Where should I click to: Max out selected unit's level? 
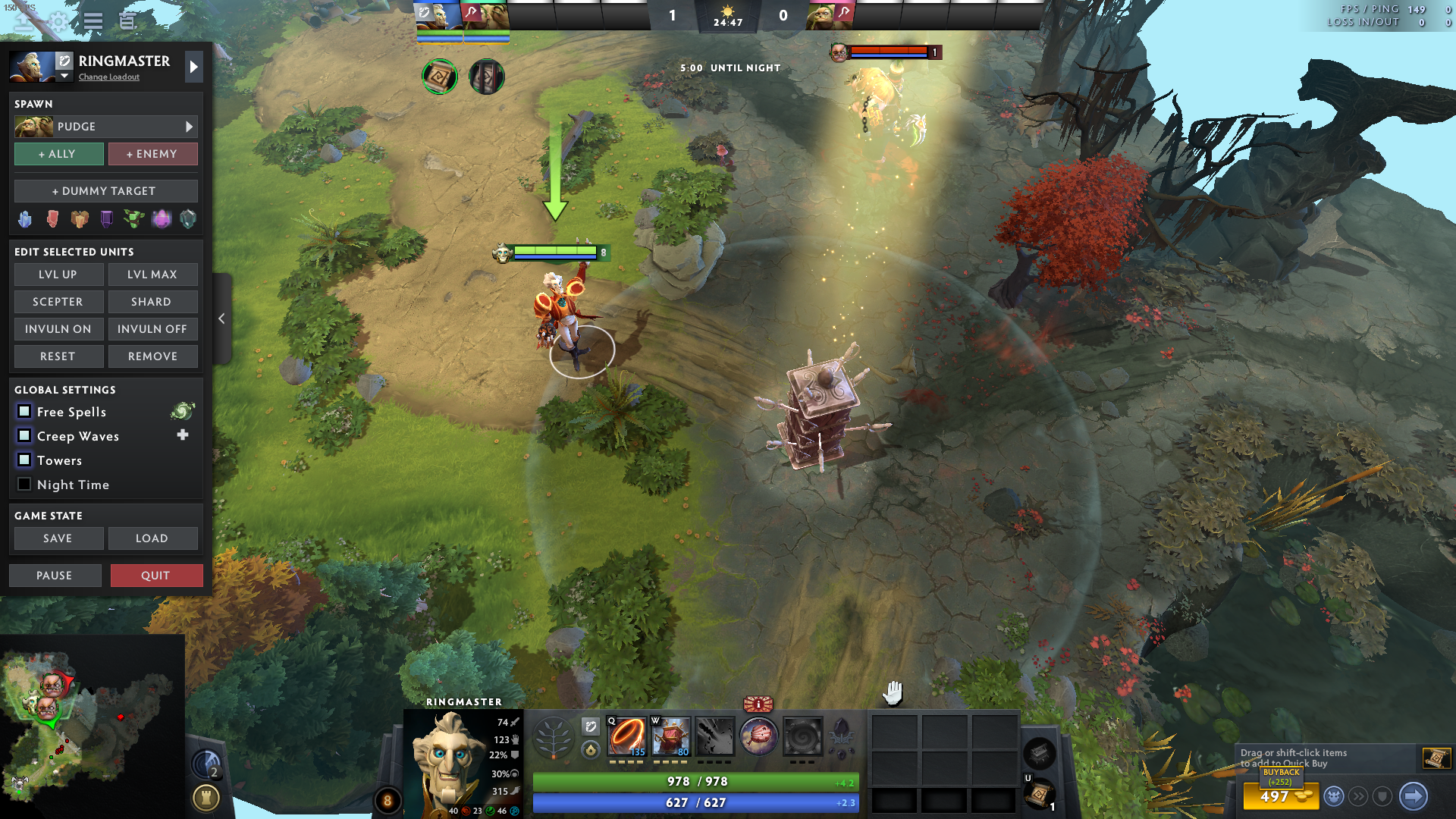[152, 275]
